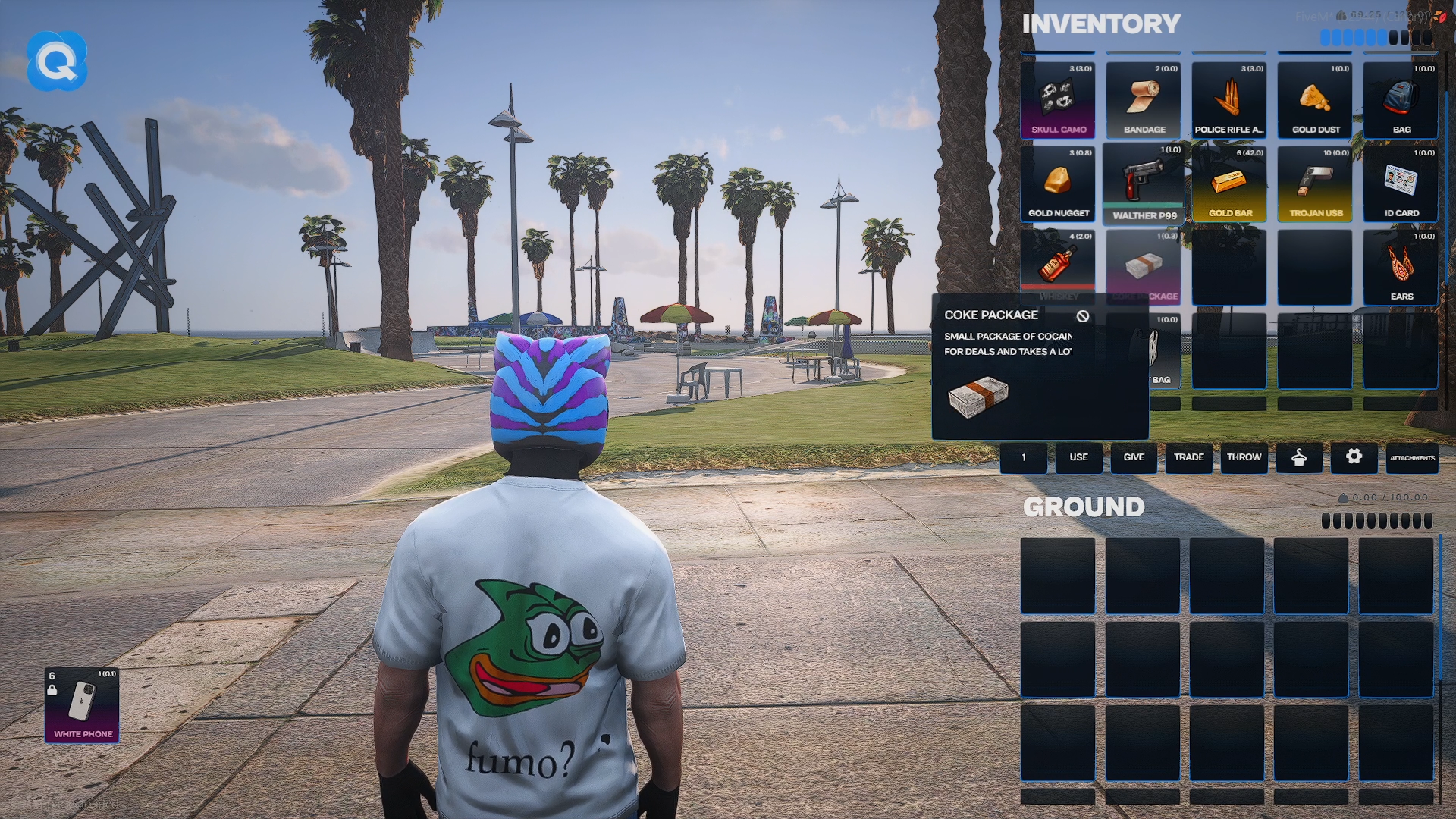Image resolution: width=1456 pixels, height=819 pixels.
Task: Hit the THROW button
Action: click(1244, 458)
